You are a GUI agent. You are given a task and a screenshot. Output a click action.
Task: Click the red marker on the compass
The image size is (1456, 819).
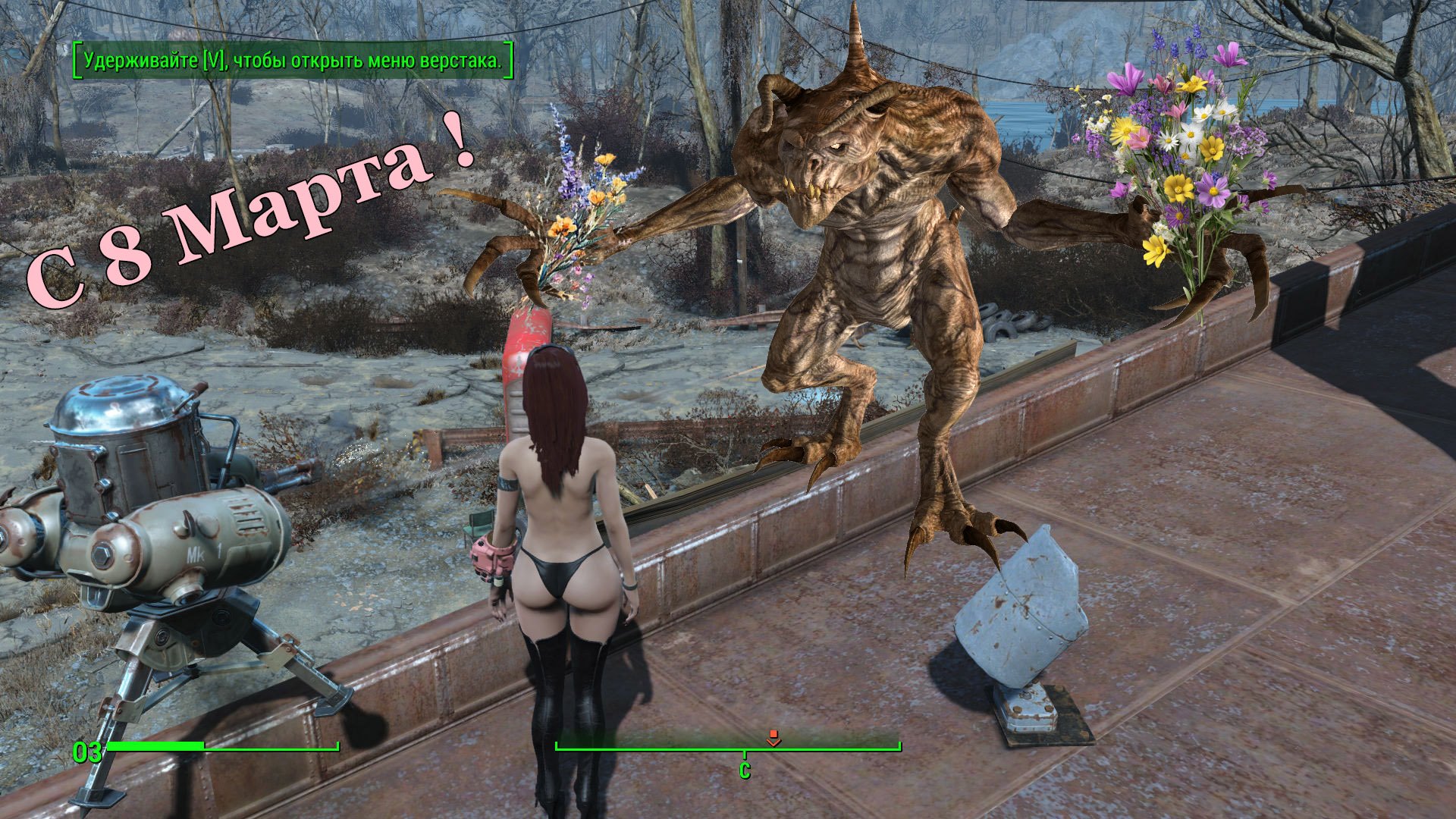tap(773, 738)
